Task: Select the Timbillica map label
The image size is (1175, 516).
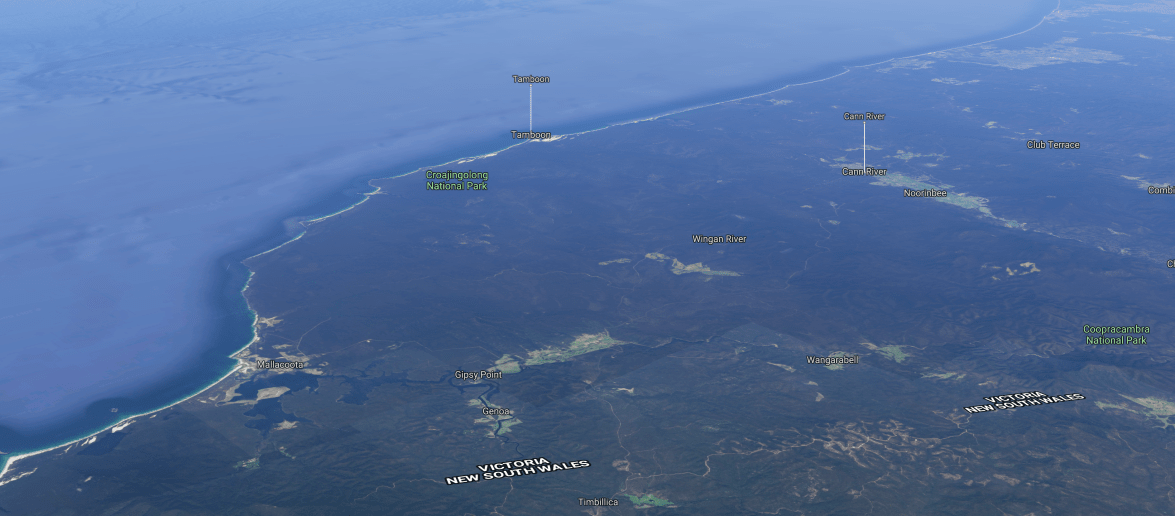Action: 599,502
